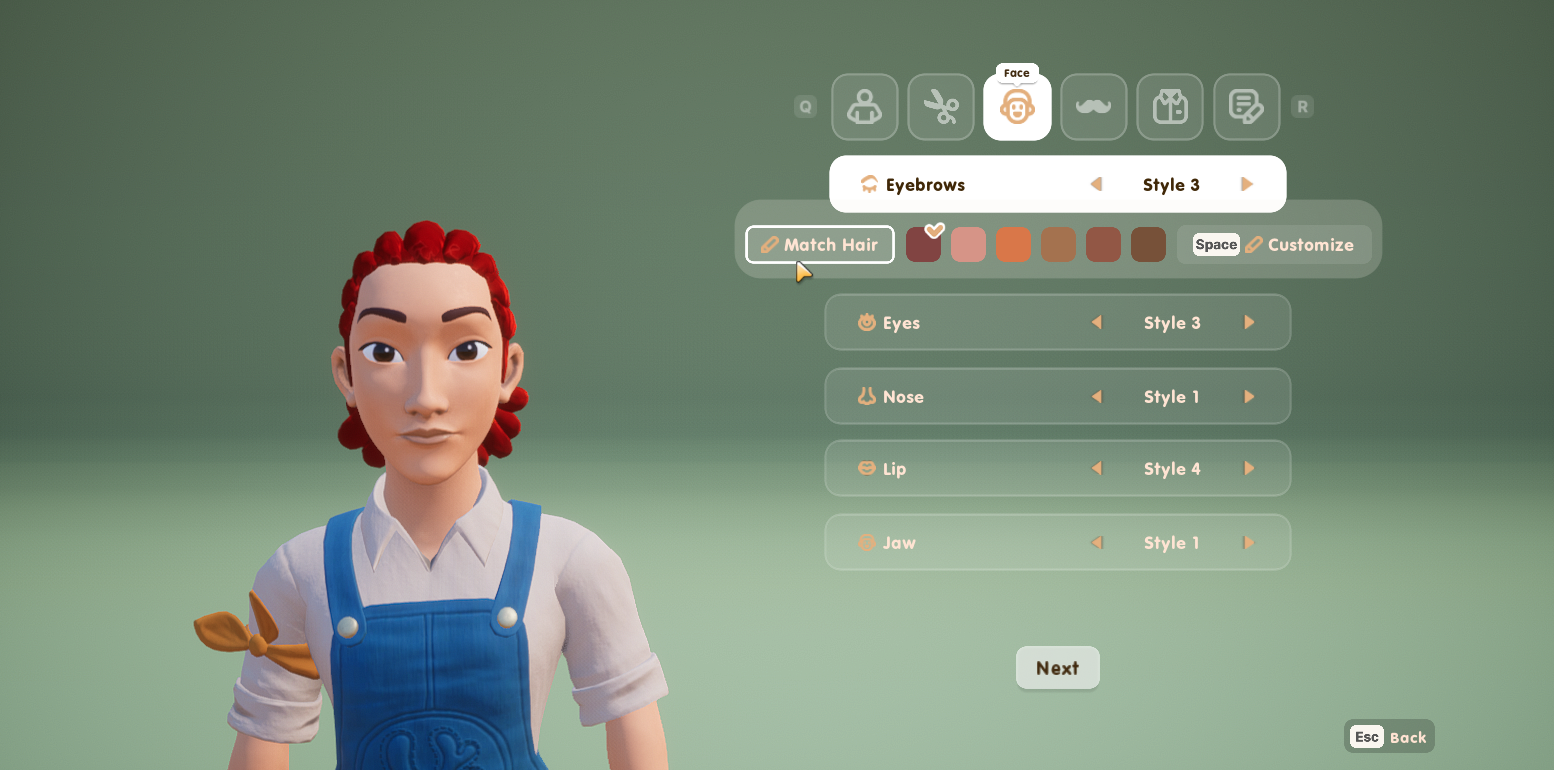Viewport: 1554px width, 770px height.
Task: Click the Match Hair button
Action: tap(819, 245)
